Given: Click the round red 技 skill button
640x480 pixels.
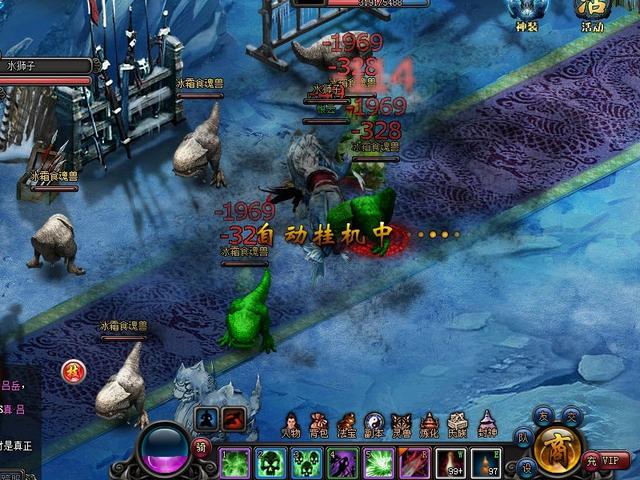Looking at the screenshot, I should click(73, 372).
